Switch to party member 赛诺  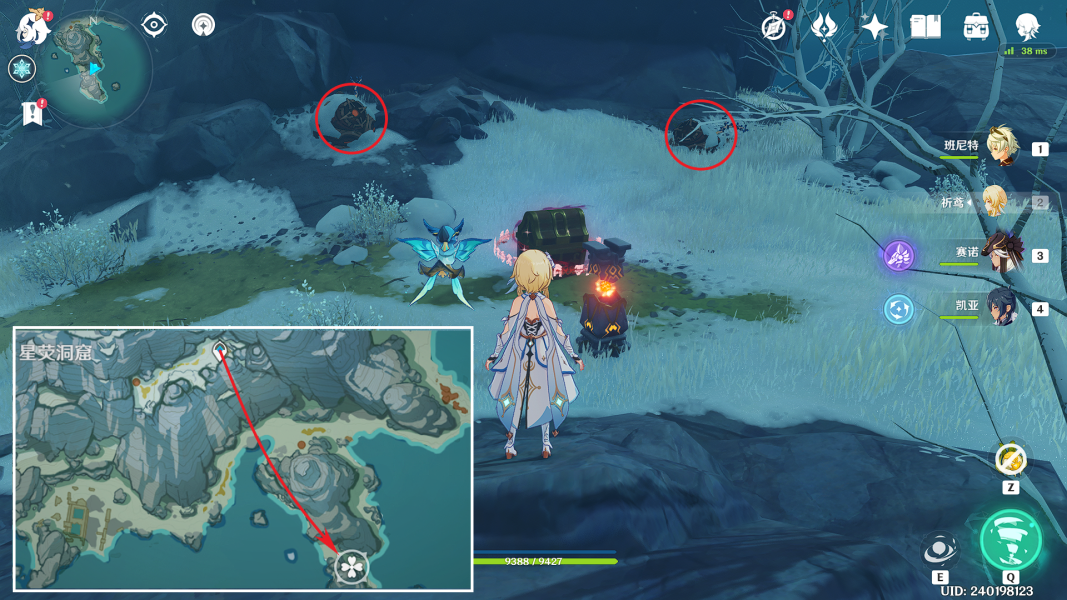tap(1000, 254)
